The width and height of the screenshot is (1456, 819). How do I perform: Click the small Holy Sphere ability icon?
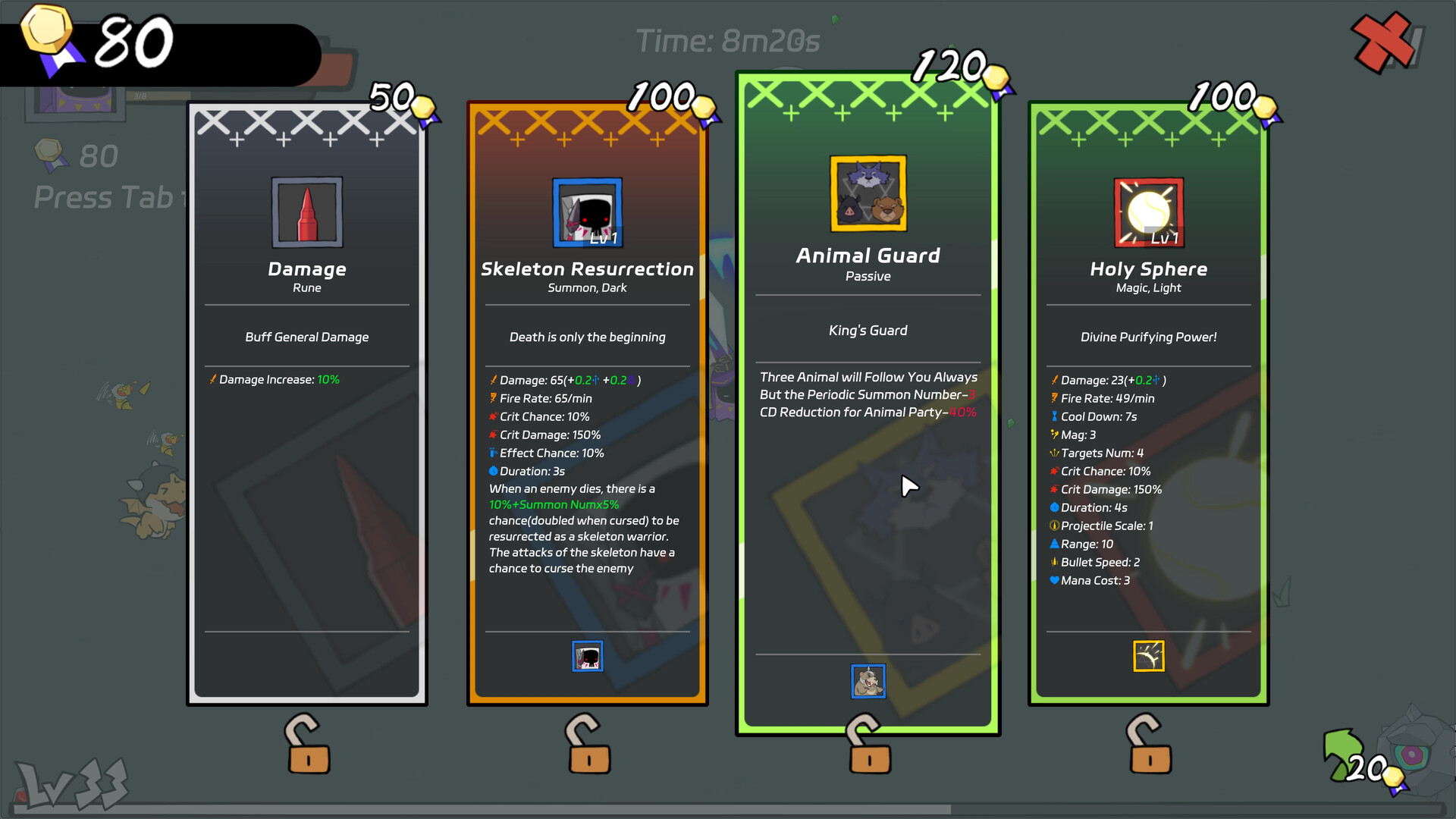[x=1148, y=657]
